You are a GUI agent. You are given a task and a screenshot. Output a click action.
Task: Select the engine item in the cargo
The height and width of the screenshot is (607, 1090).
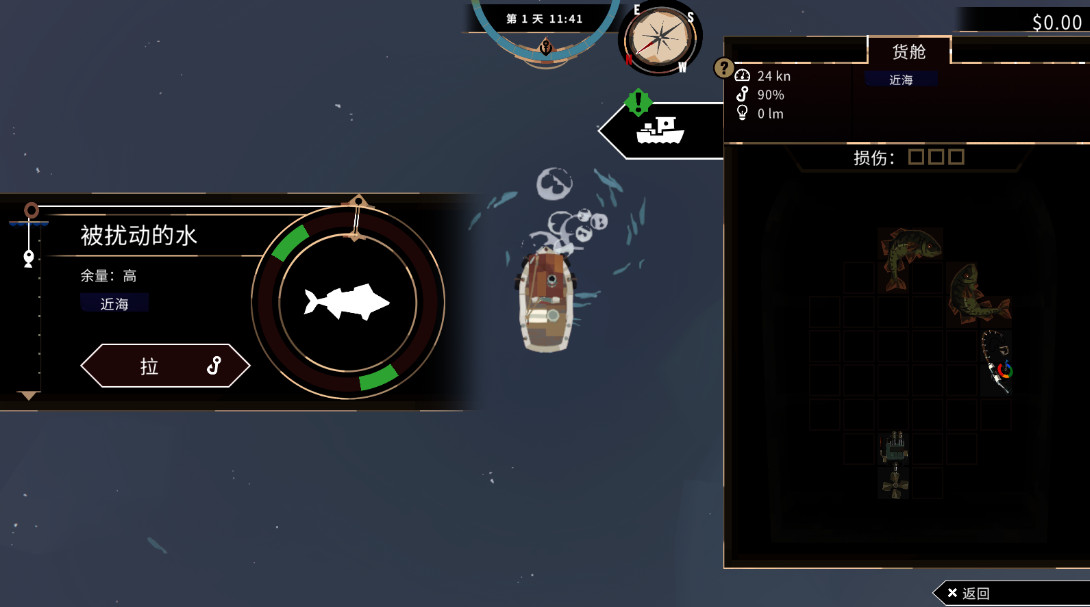tap(894, 446)
